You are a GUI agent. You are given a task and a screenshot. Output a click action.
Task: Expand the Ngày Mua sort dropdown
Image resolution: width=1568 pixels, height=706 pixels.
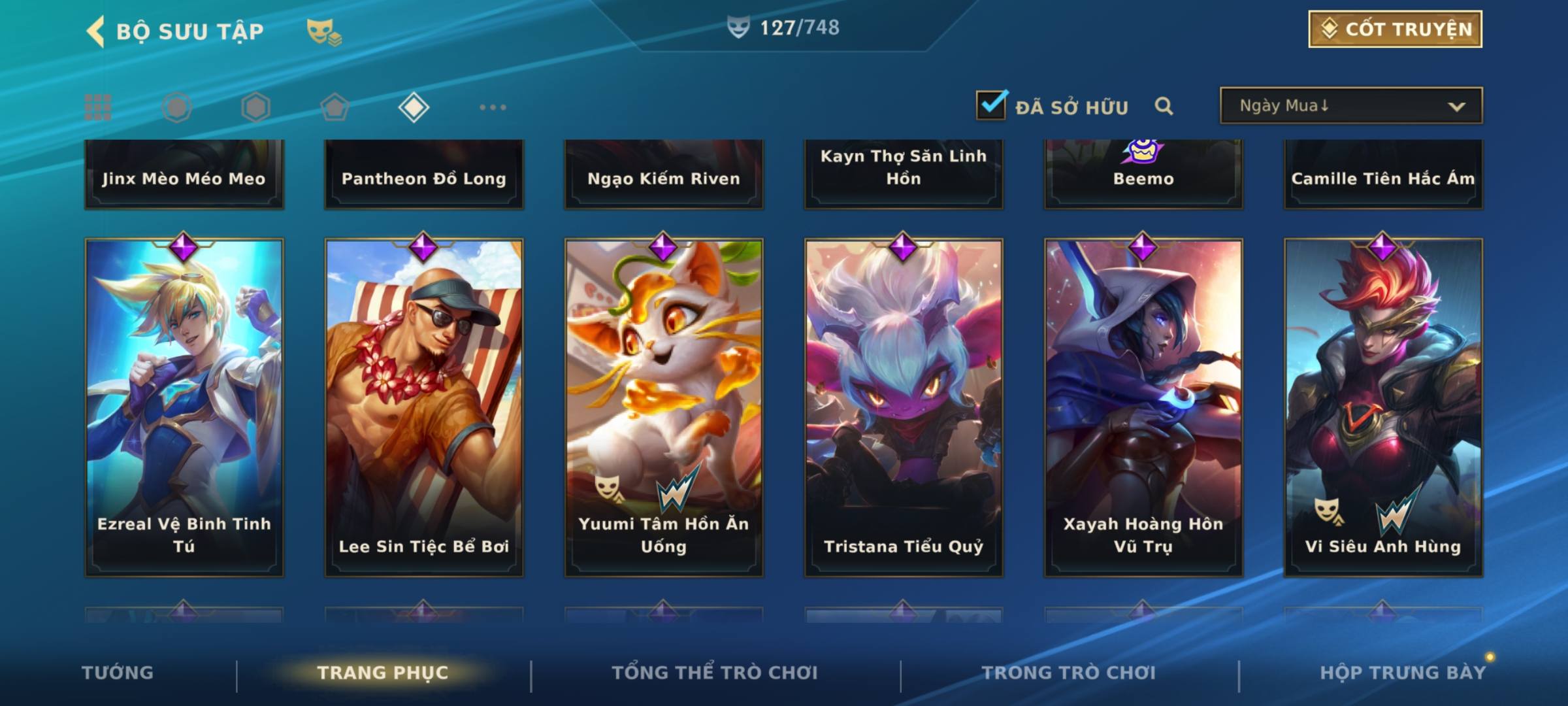(1350, 106)
